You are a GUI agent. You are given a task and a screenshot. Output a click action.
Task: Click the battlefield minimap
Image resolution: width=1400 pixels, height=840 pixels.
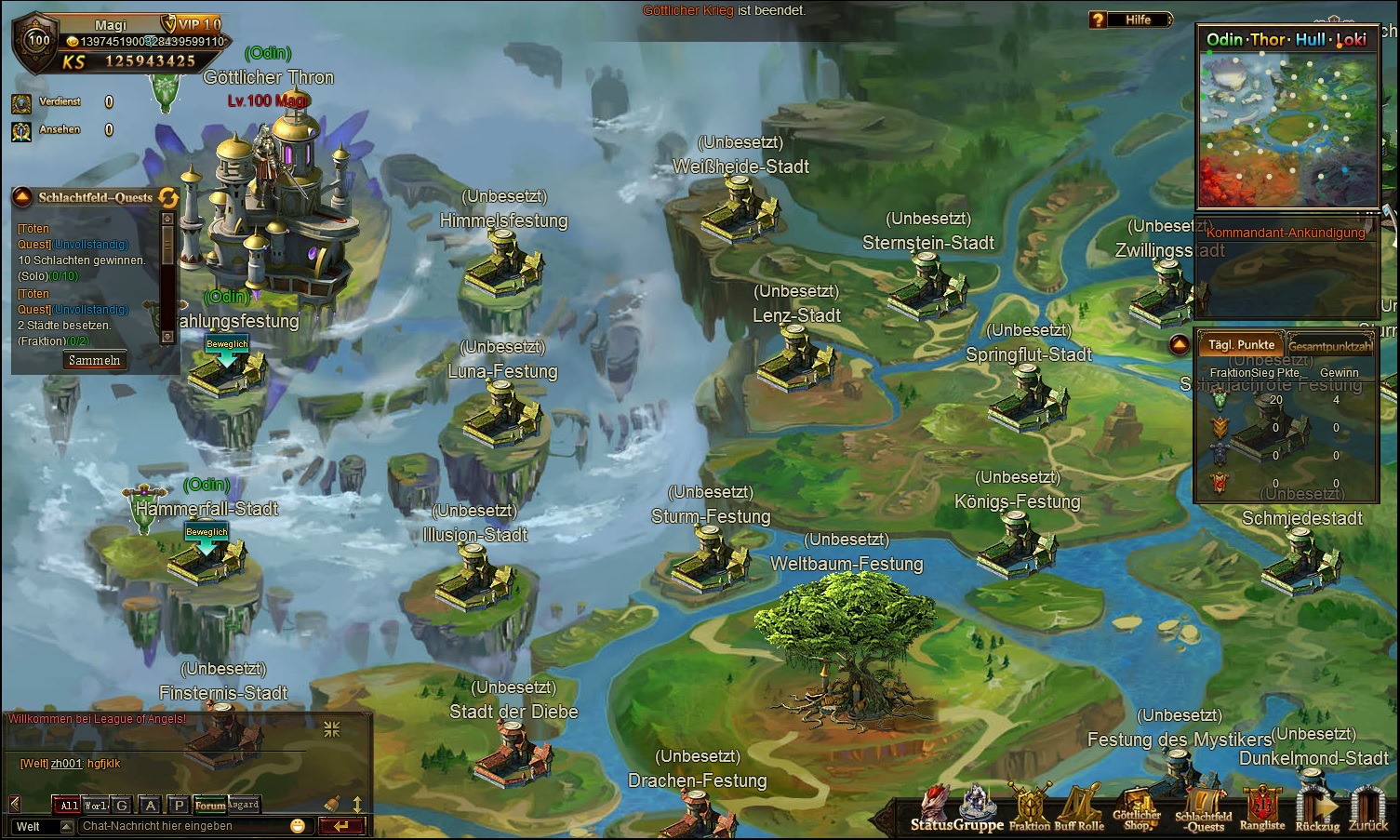click(1287, 128)
